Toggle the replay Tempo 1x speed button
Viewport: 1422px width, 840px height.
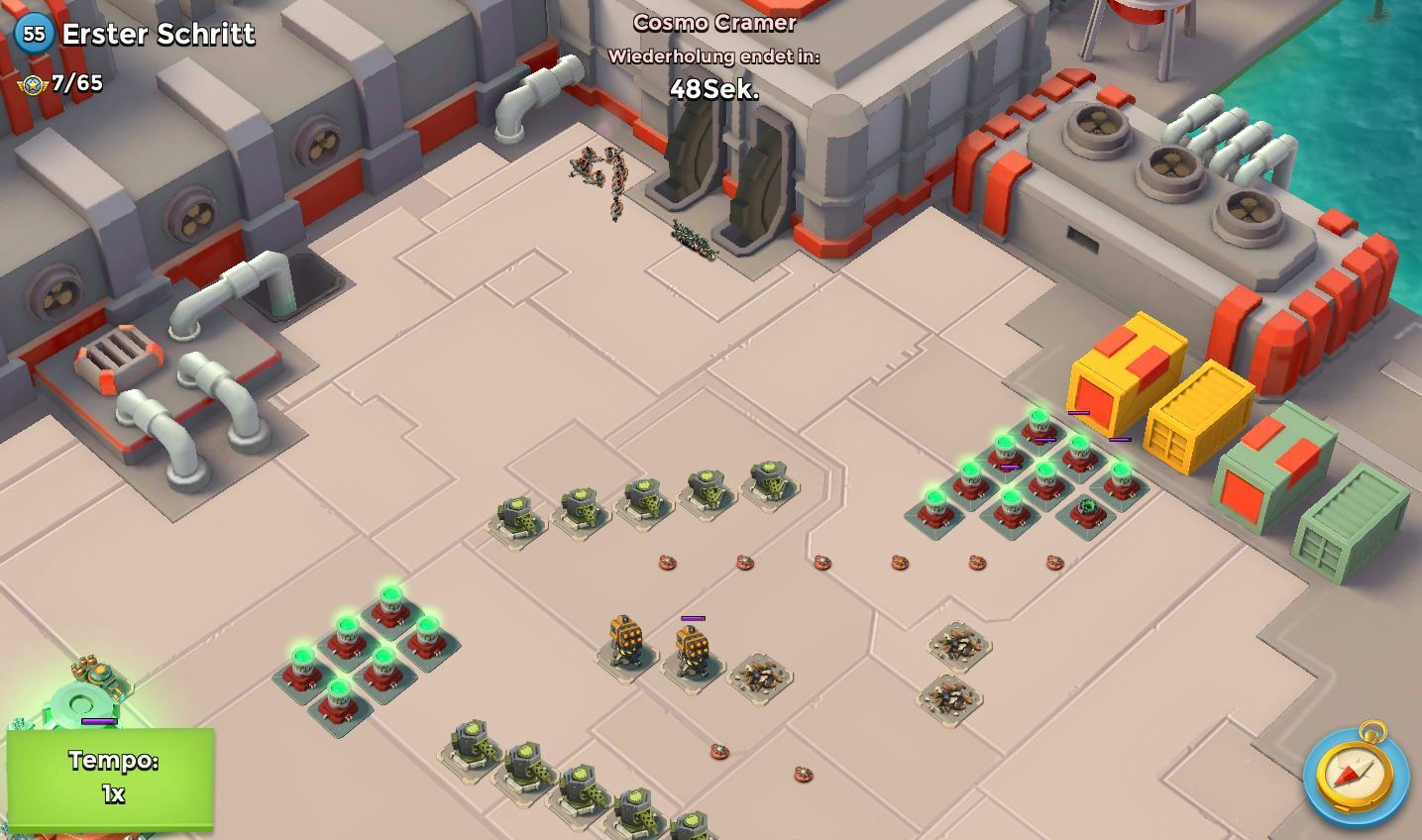(x=111, y=778)
